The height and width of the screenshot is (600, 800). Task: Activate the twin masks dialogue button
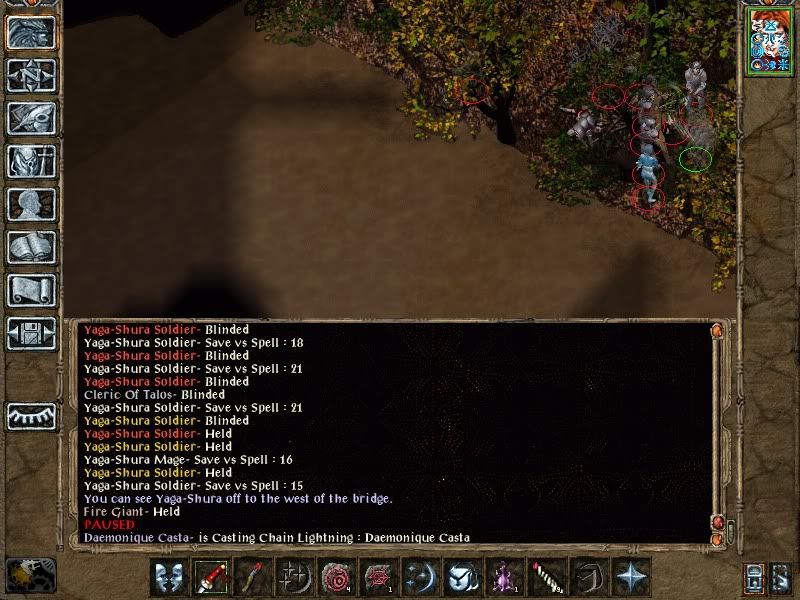click(170, 578)
